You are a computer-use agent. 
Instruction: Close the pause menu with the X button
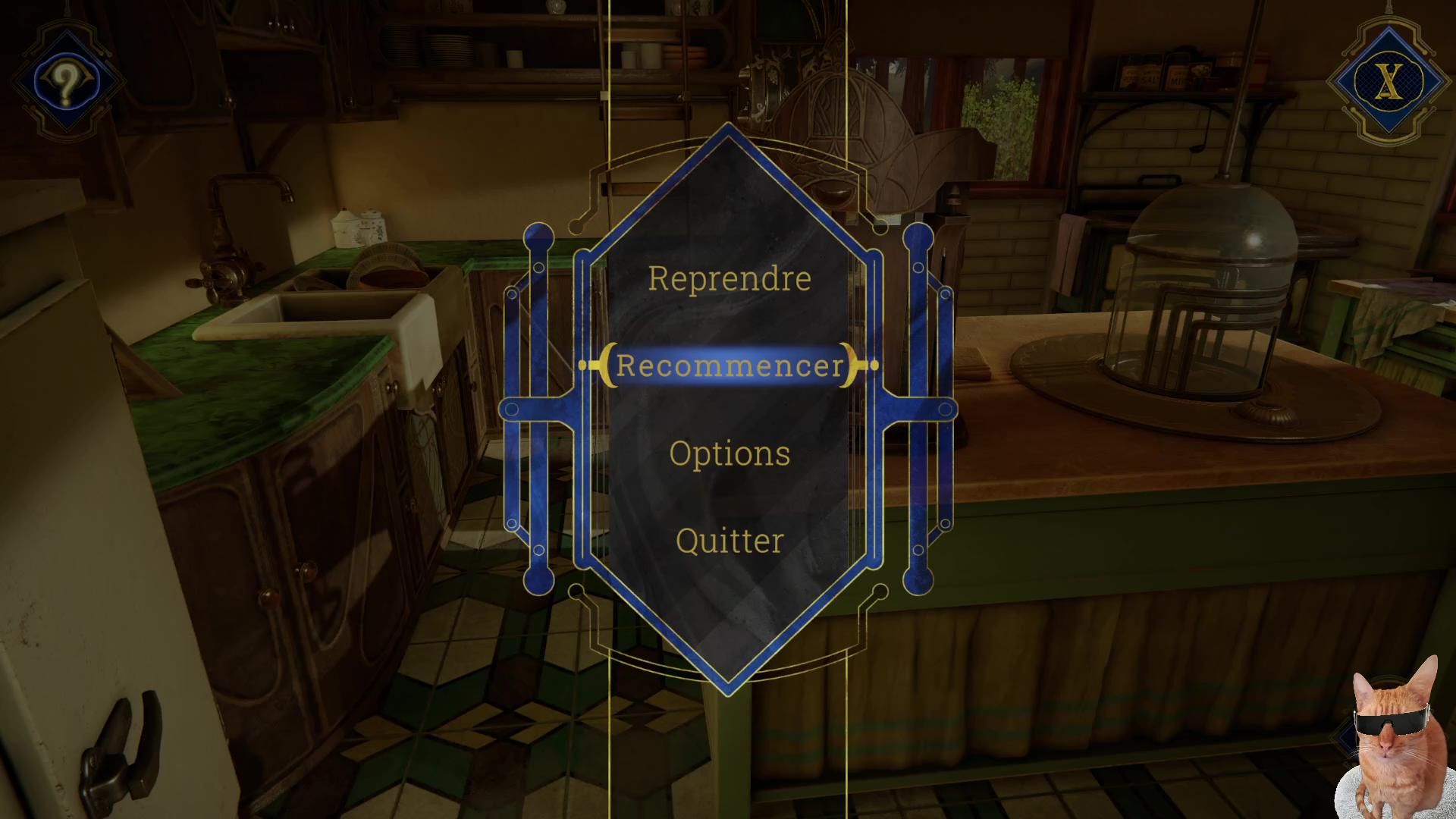click(x=1389, y=82)
